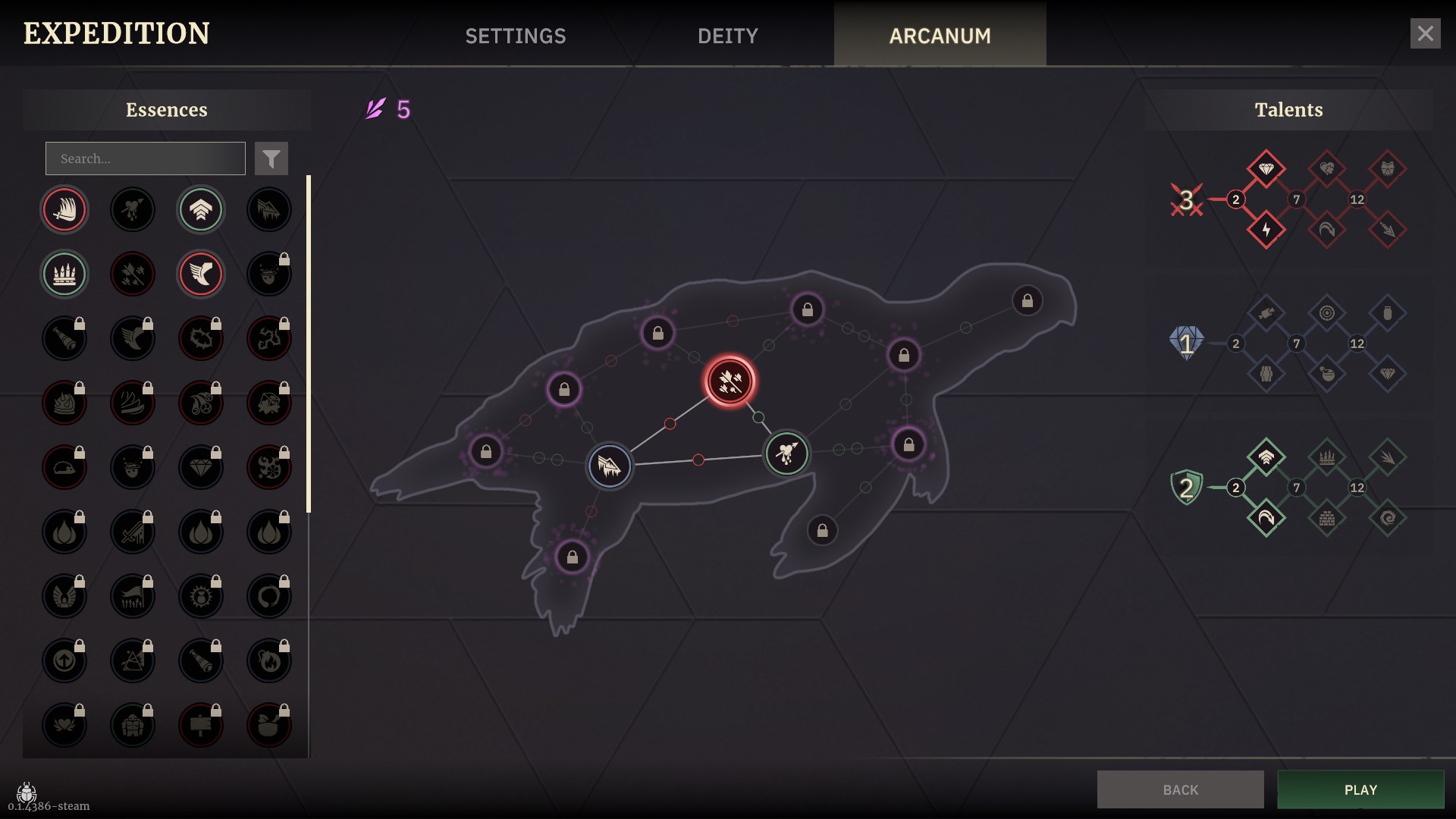Choose the red lightning bolt talent
The image size is (1456, 819).
tap(1266, 230)
